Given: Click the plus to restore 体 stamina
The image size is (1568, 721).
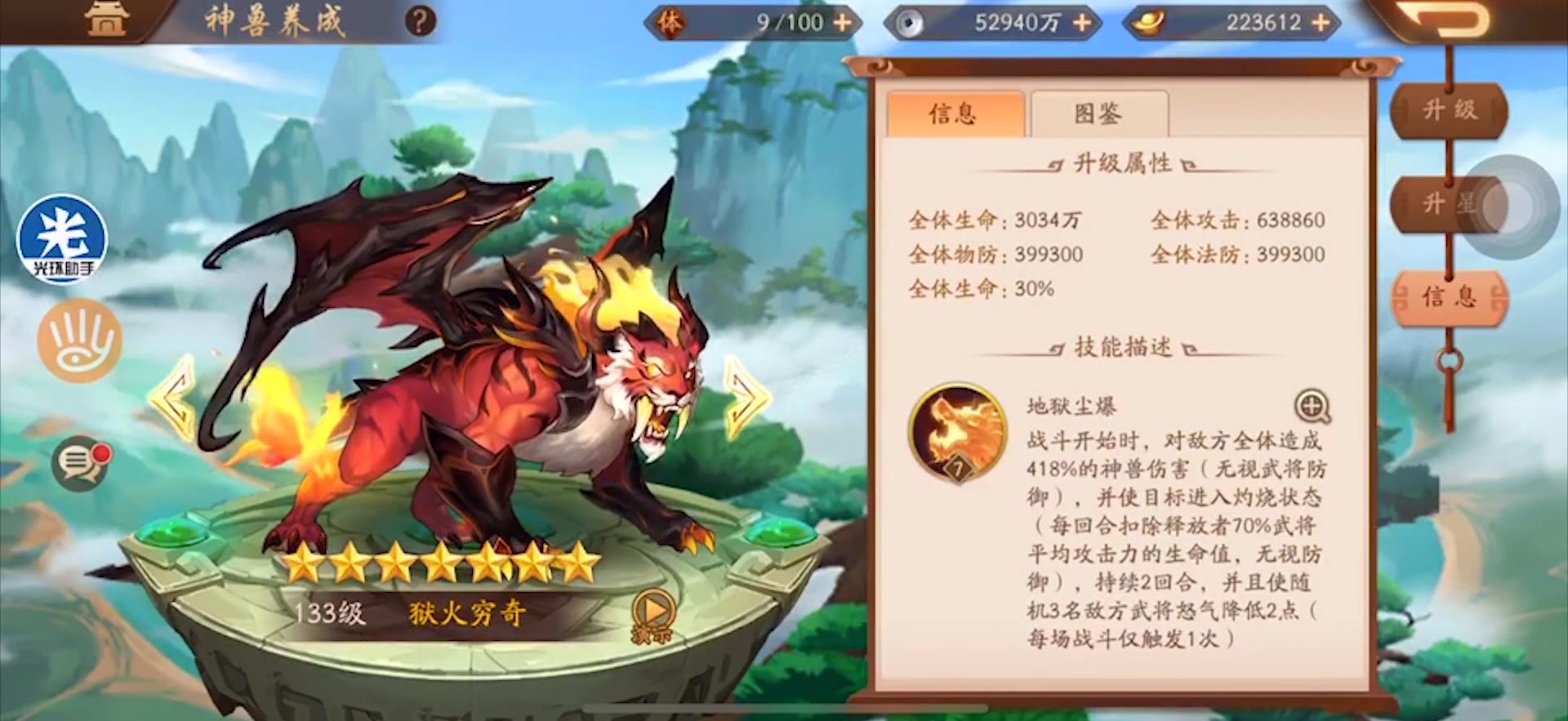Looking at the screenshot, I should tap(843, 23).
